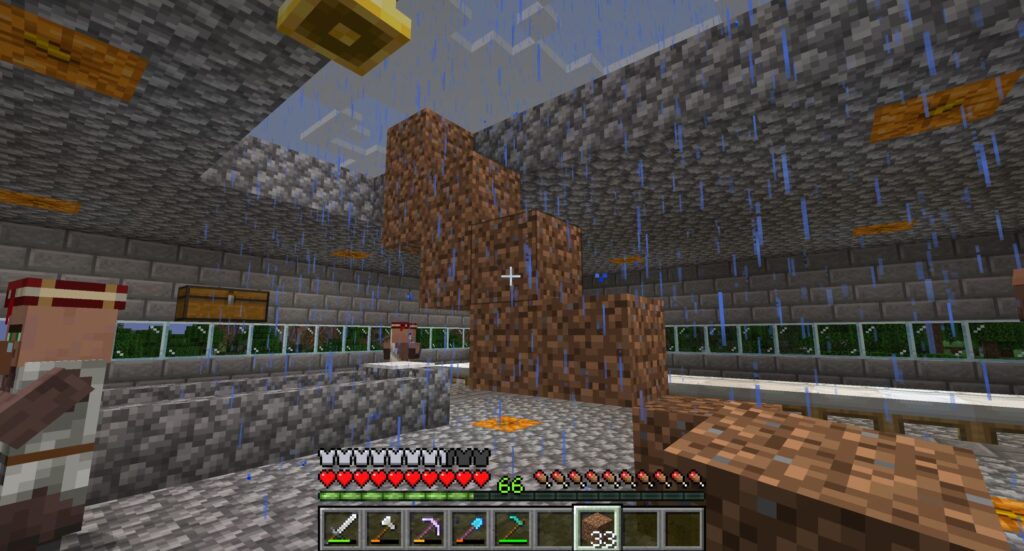This screenshot has width=1024, height=551.
Task: Select the iron axe hotbar slot
Action: point(383,527)
